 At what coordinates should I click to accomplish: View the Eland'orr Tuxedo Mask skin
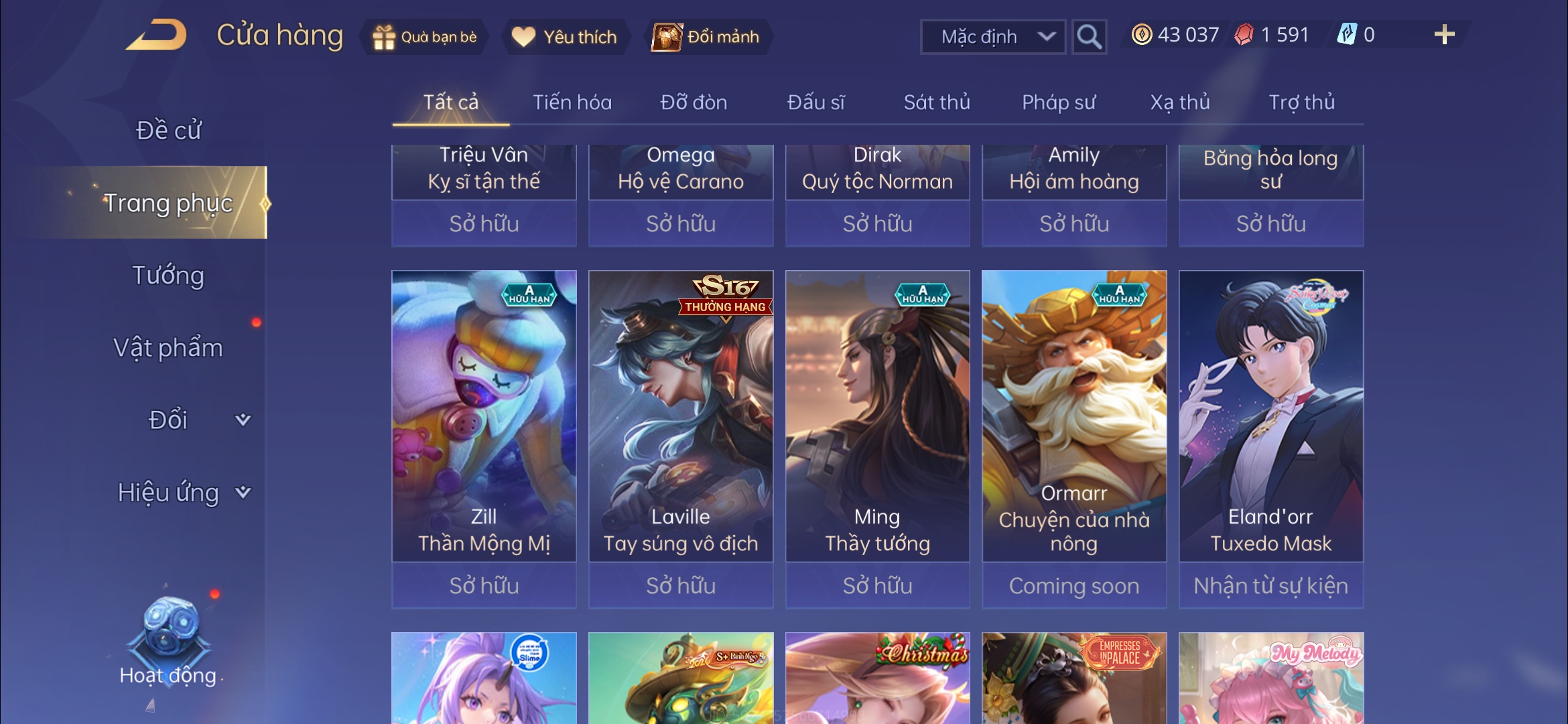point(1270,416)
